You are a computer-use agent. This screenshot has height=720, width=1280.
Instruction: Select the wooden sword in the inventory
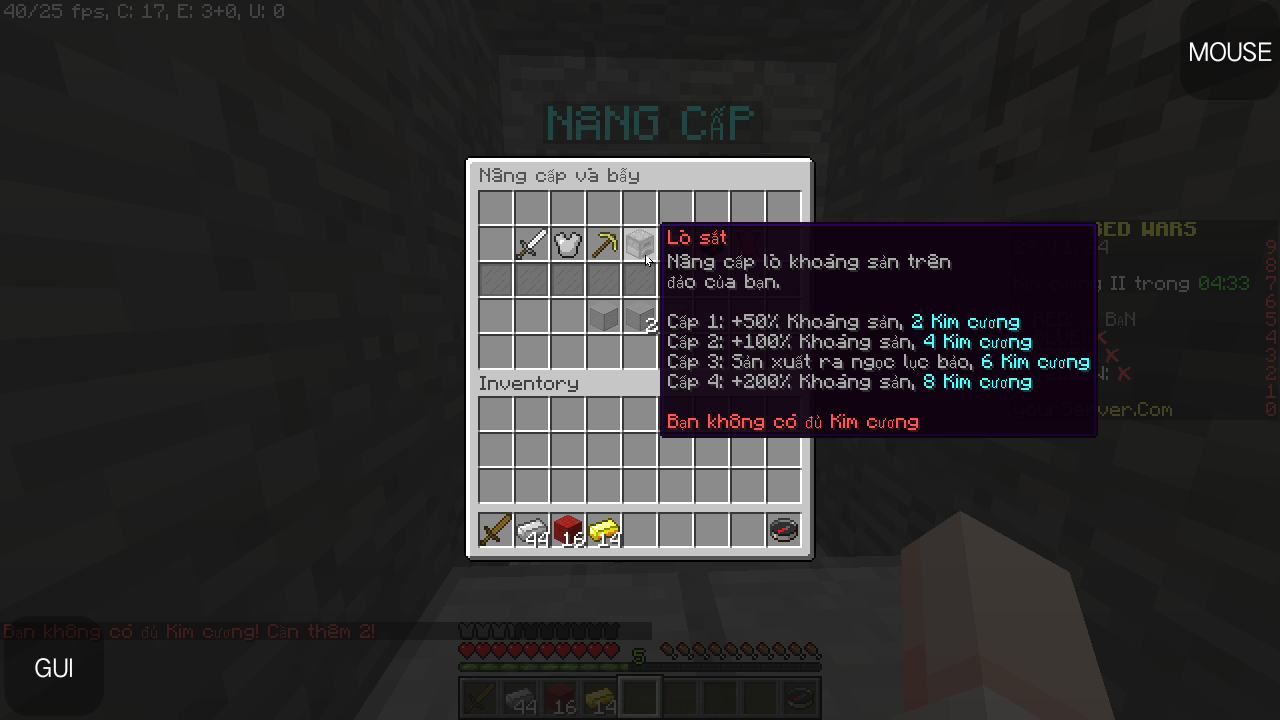(495, 529)
